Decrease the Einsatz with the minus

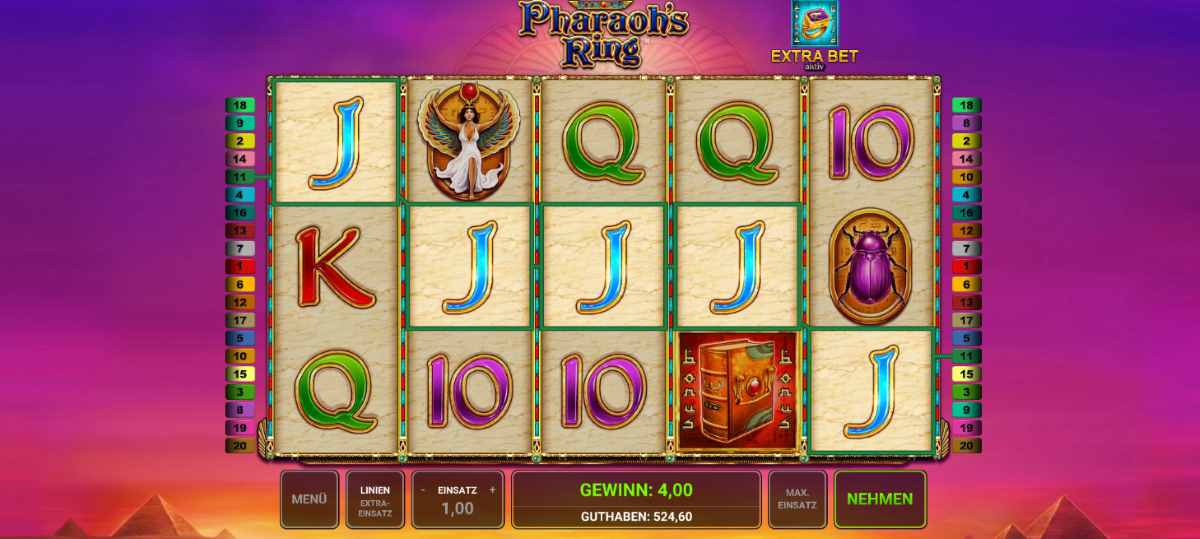[423, 490]
